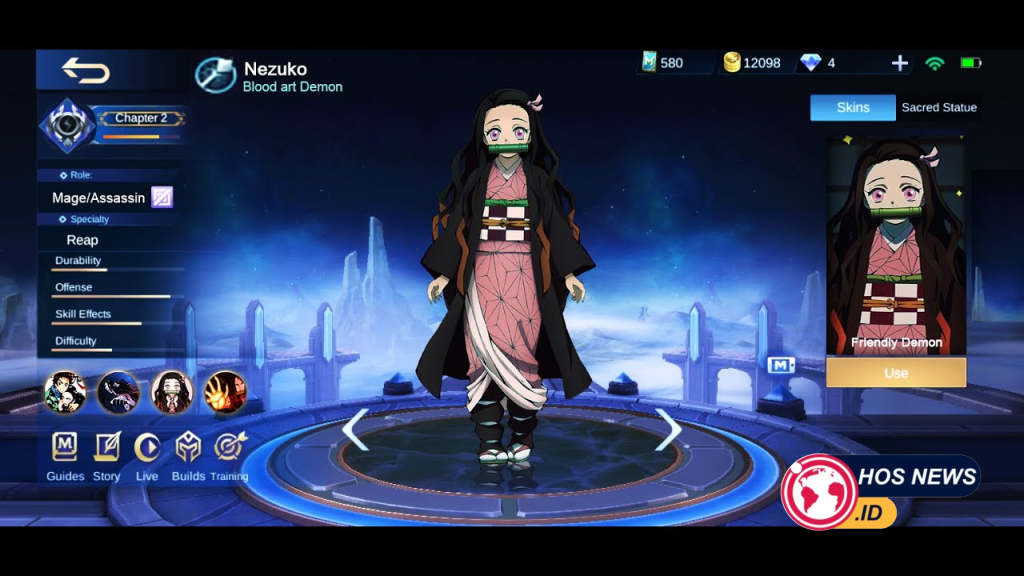
Task: Switch to the Skins tab
Action: point(853,108)
